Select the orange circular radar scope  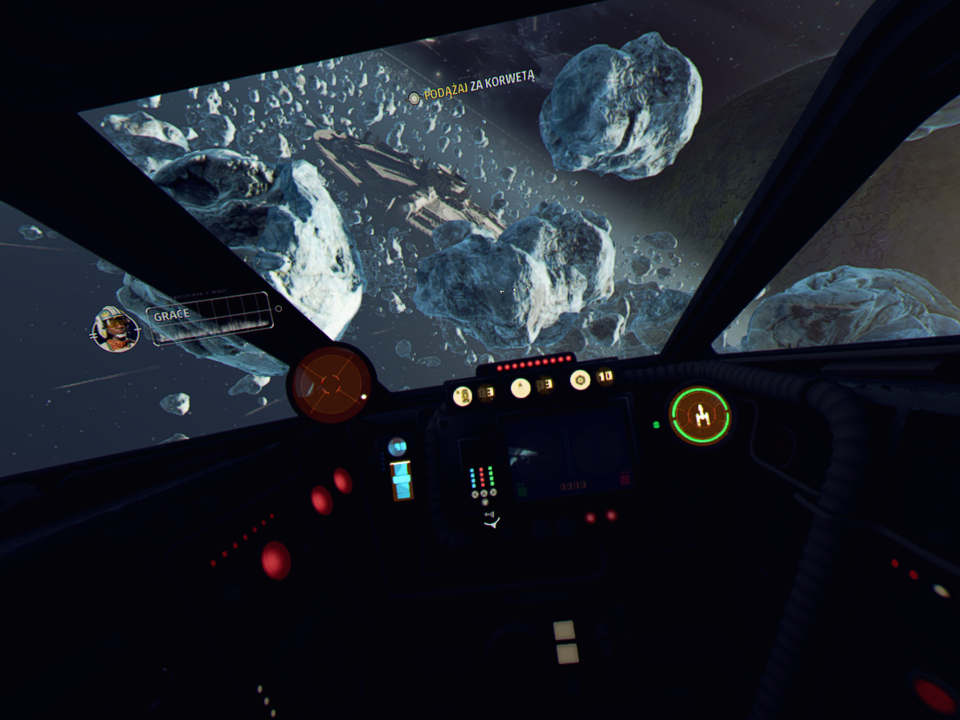click(x=331, y=381)
